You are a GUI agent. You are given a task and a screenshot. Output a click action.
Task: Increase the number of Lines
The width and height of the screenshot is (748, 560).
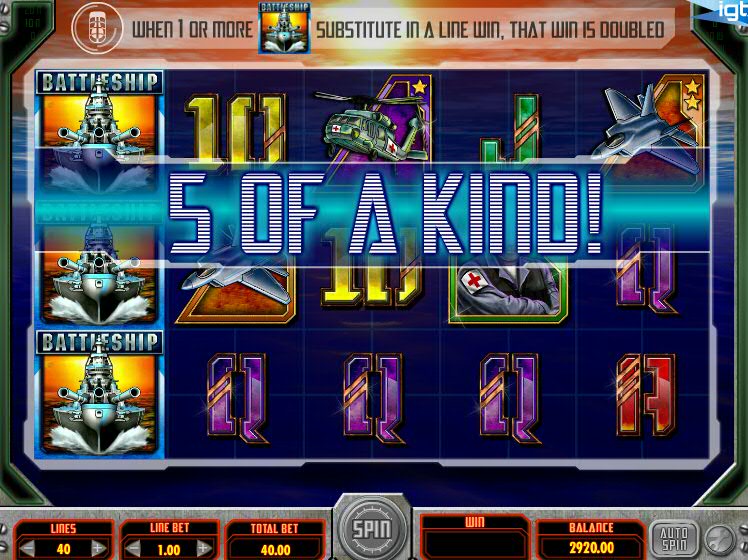97,549
